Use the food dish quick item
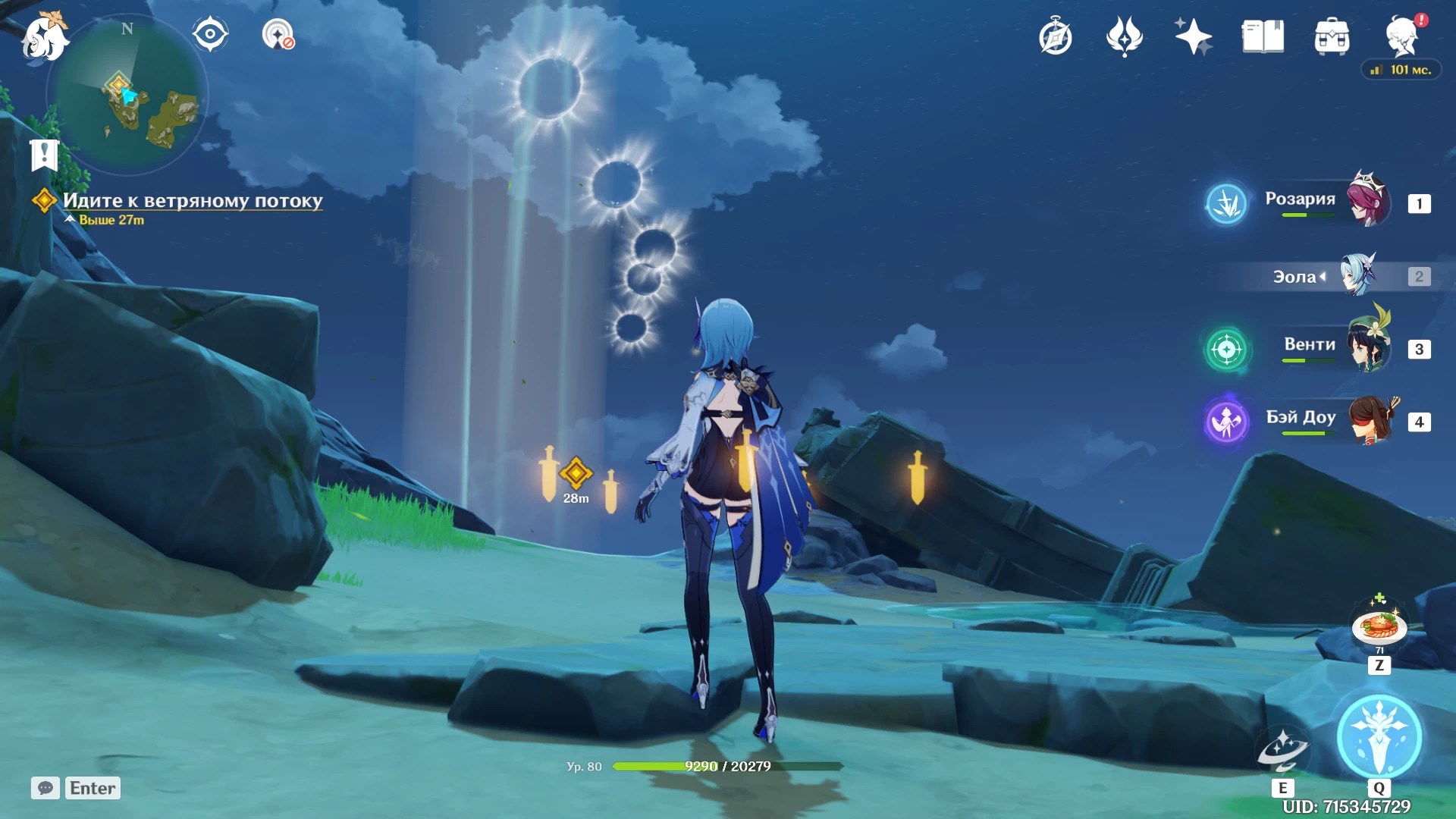1456x819 pixels. click(1379, 627)
